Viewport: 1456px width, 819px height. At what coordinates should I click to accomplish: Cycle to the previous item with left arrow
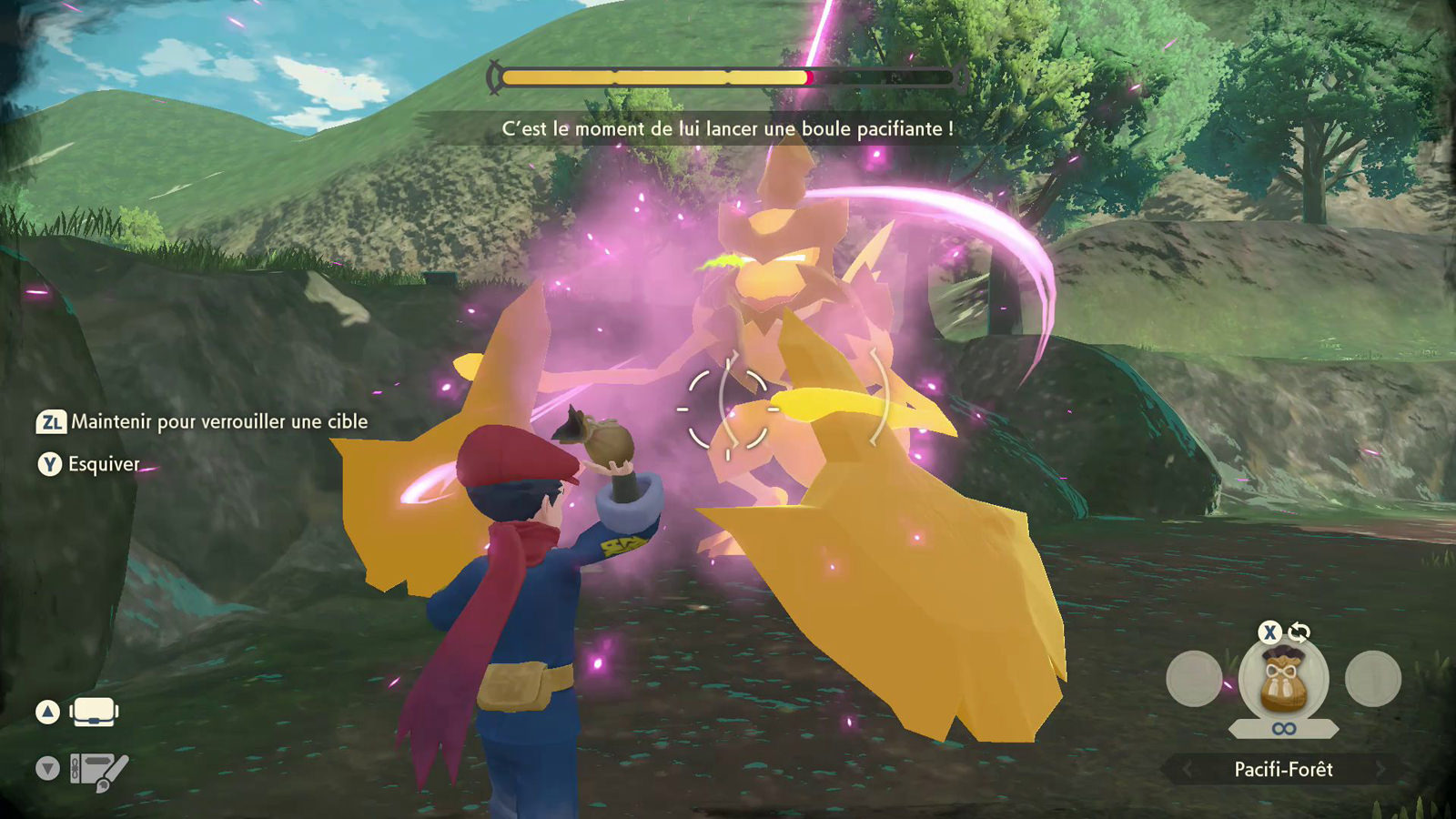pos(1187,770)
